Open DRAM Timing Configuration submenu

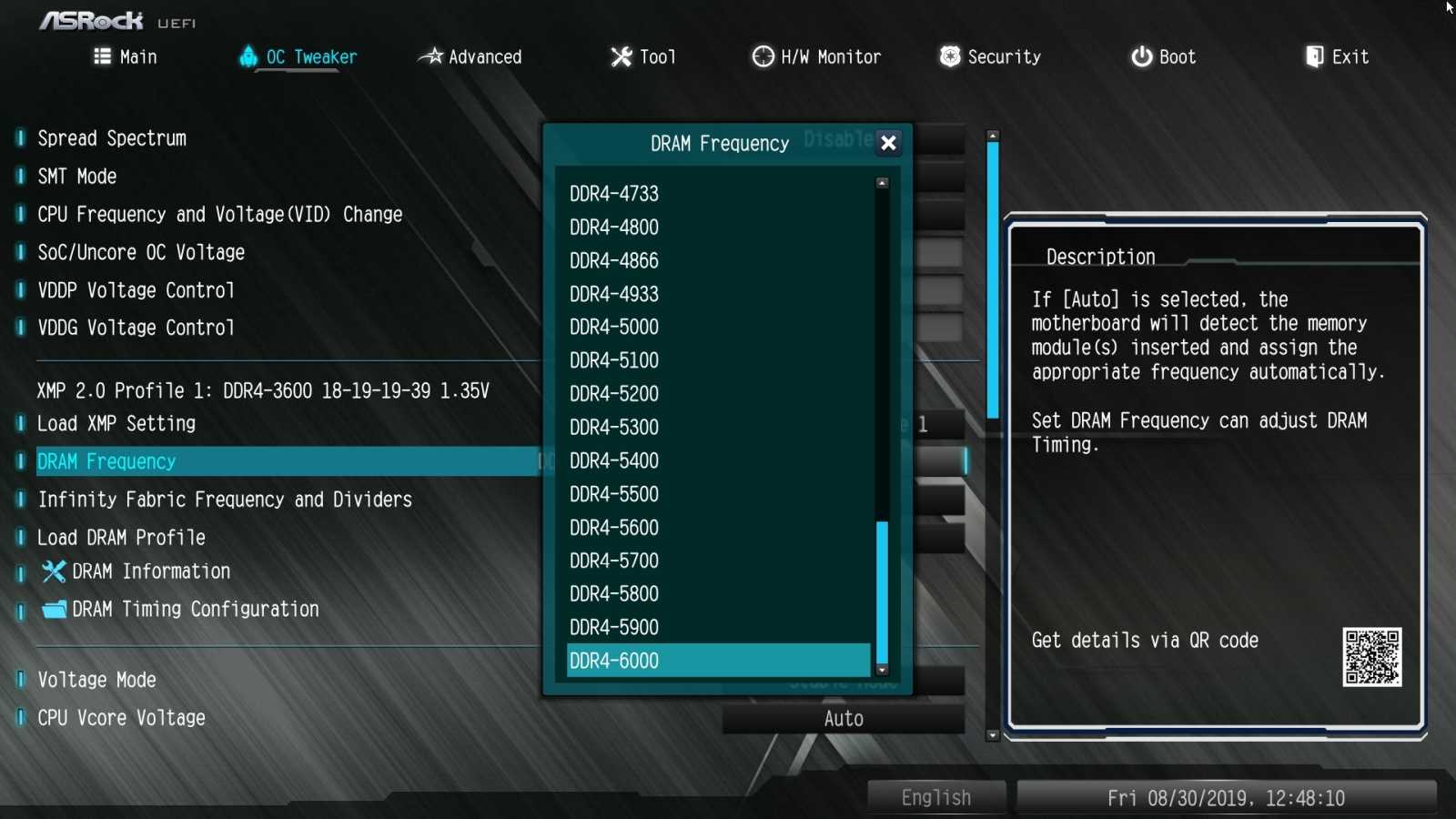coord(195,610)
